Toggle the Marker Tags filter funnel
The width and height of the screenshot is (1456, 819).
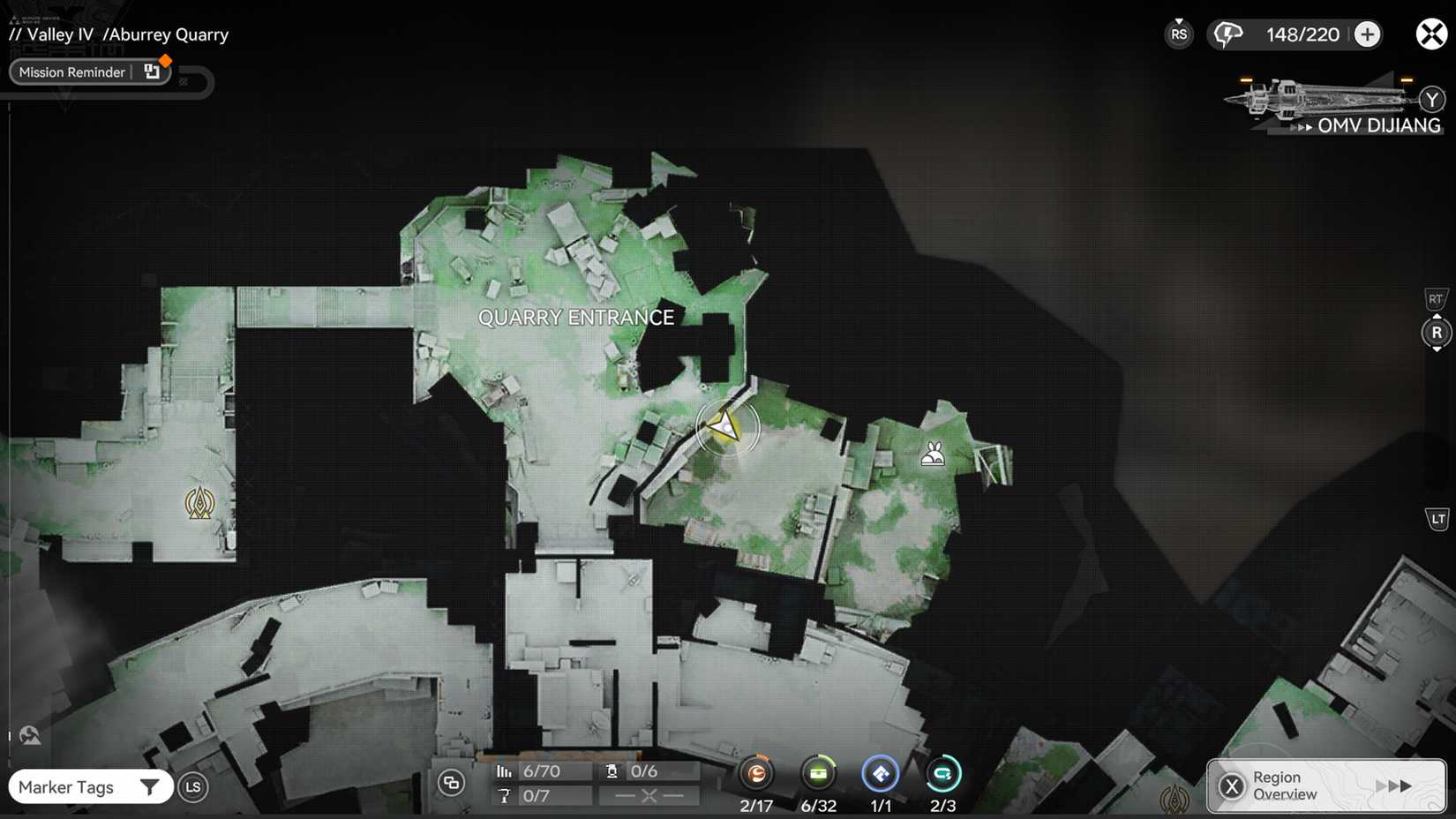coord(150,786)
